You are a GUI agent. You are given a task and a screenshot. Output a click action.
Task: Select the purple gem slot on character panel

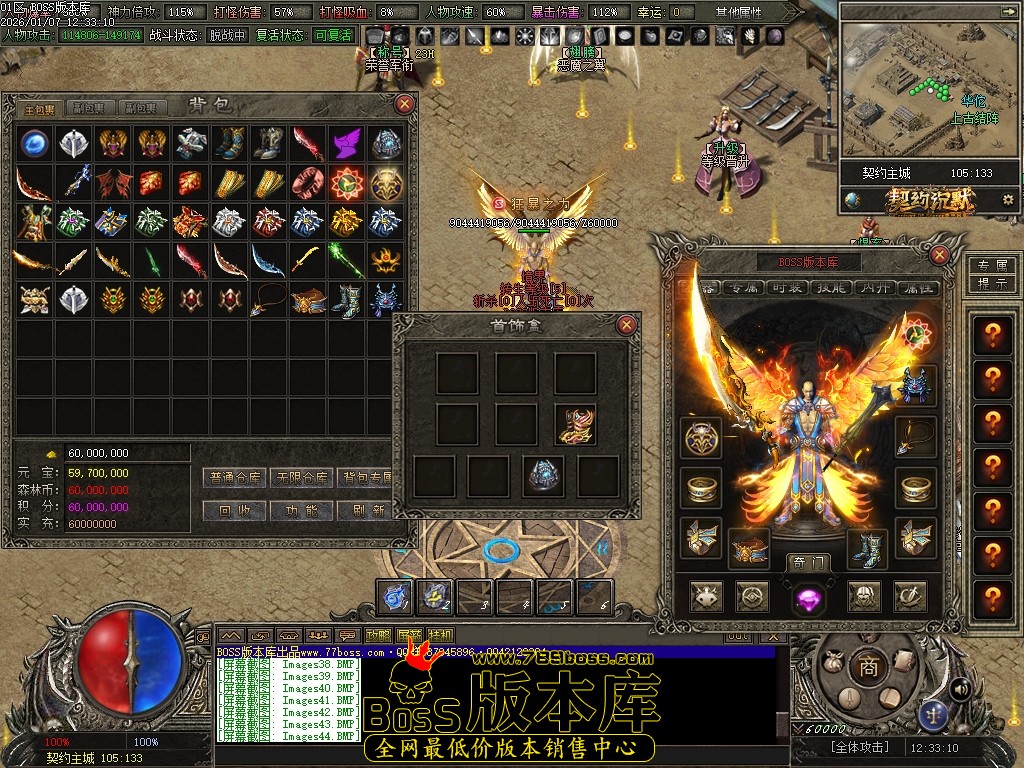pyautogui.click(x=807, y=598)
